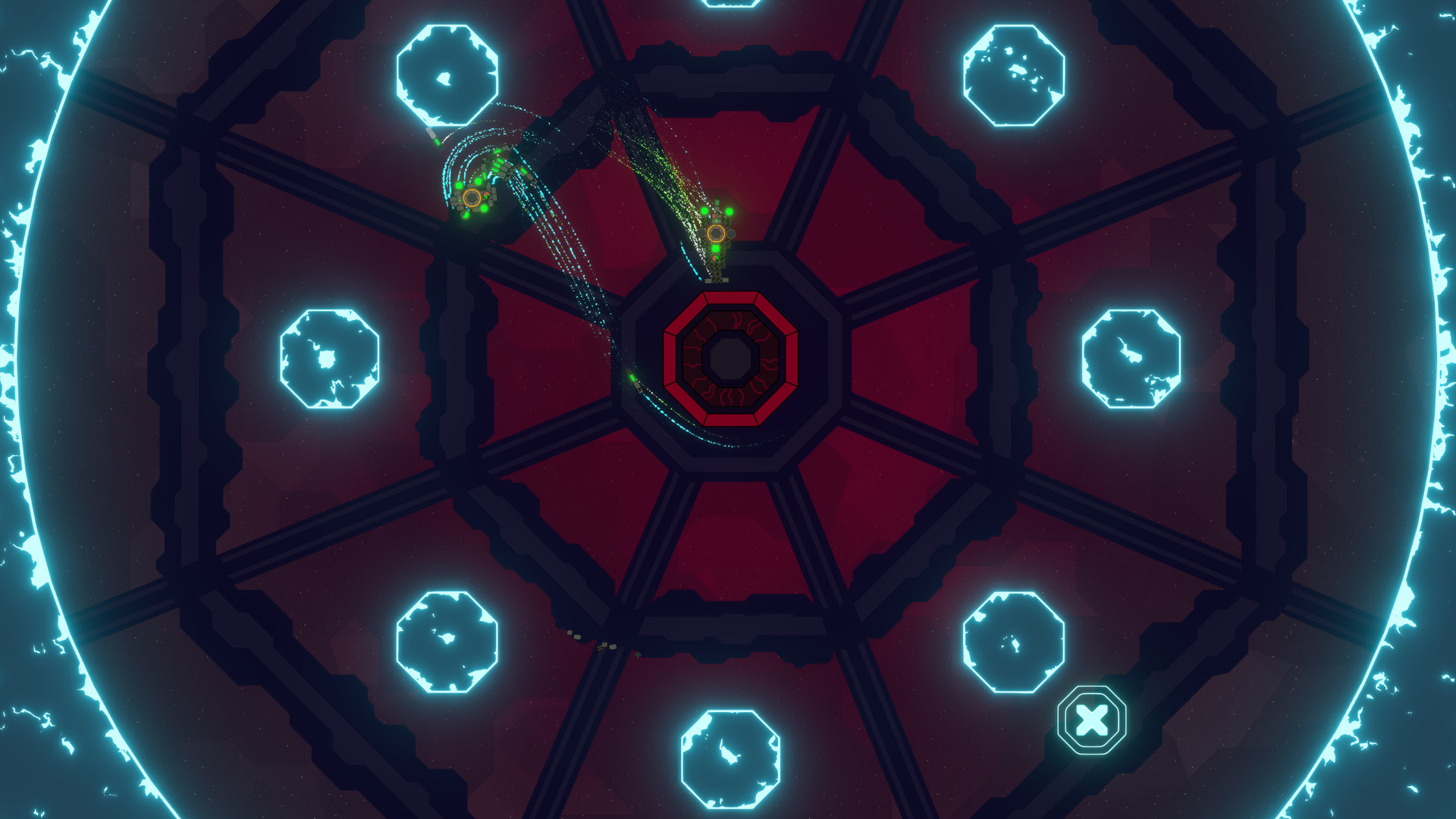Click the dark inner octagon of the core

pyautogui.click(x=730, y=356)
